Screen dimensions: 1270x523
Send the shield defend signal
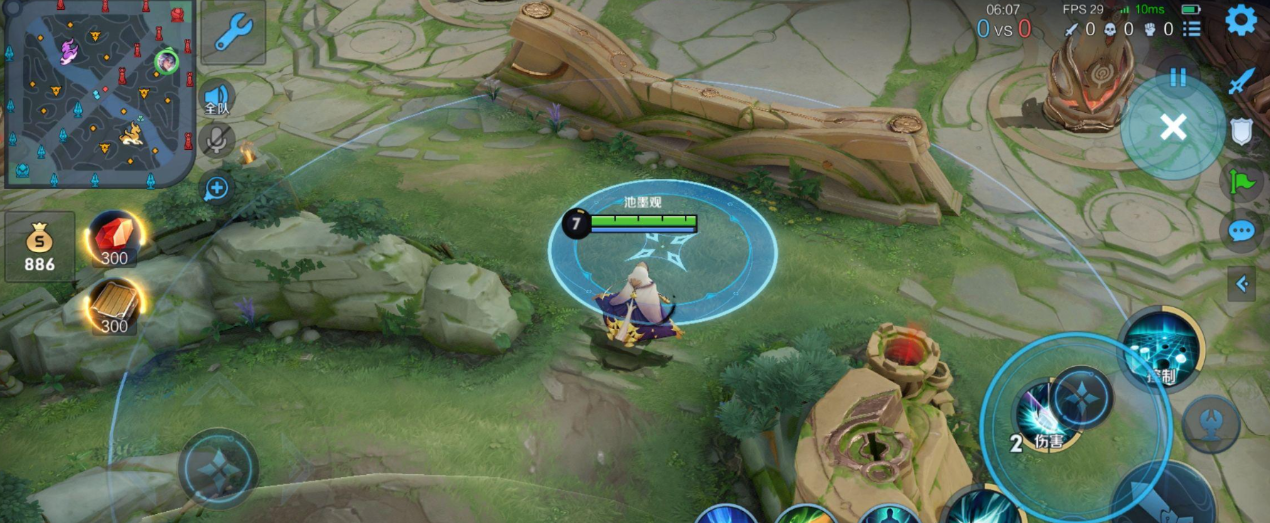(x=1242, y=132)
